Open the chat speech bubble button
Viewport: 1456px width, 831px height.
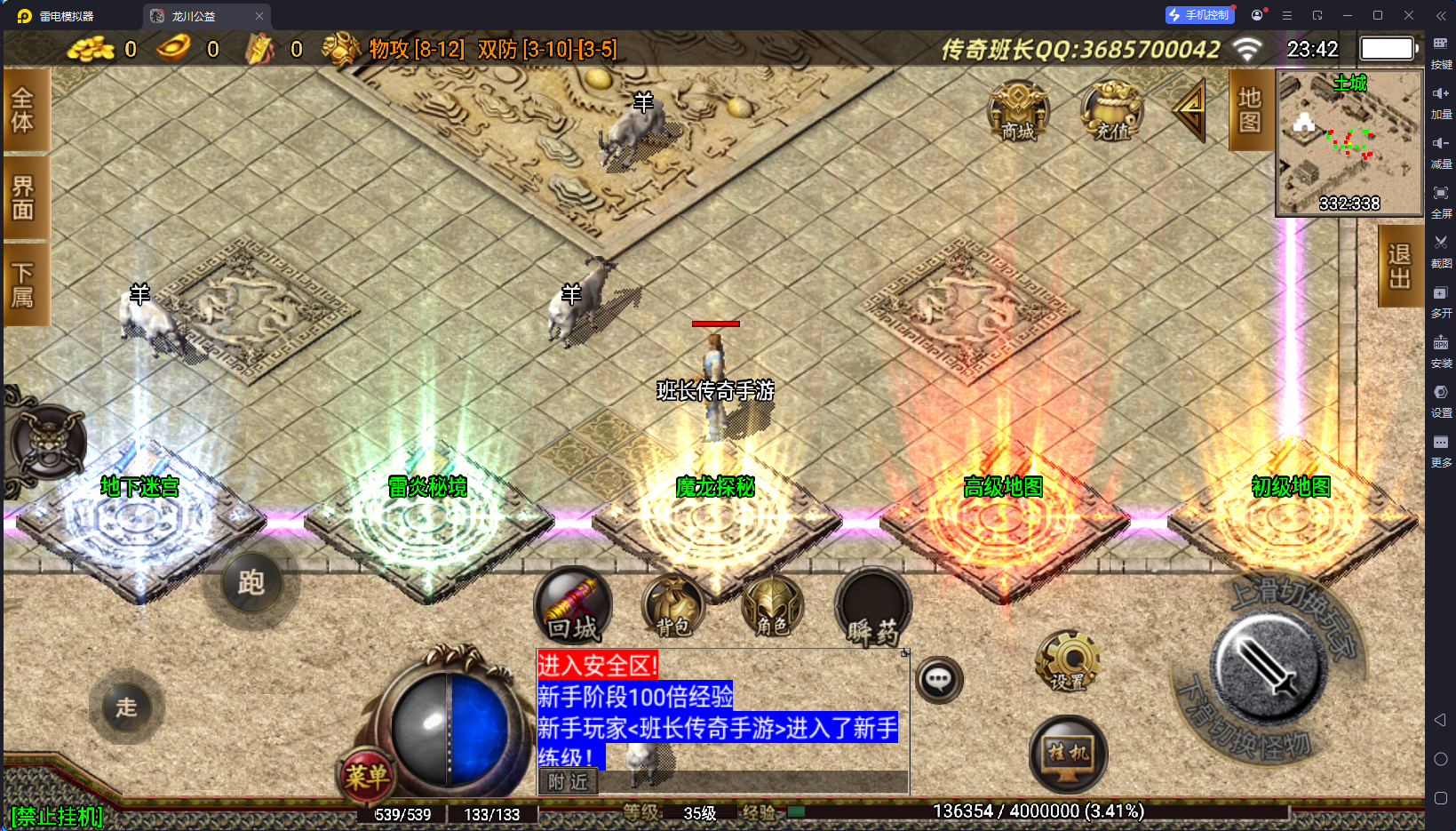click(x=939, y=681)
